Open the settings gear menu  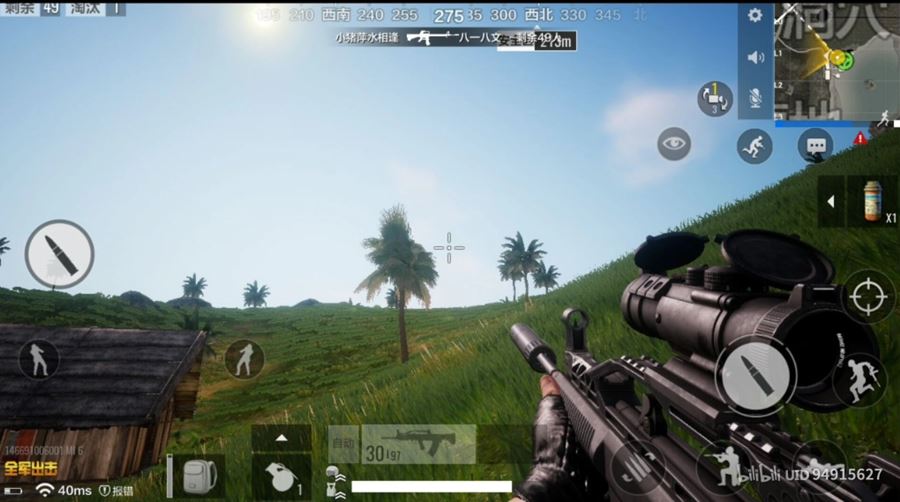tap(755, 16)
